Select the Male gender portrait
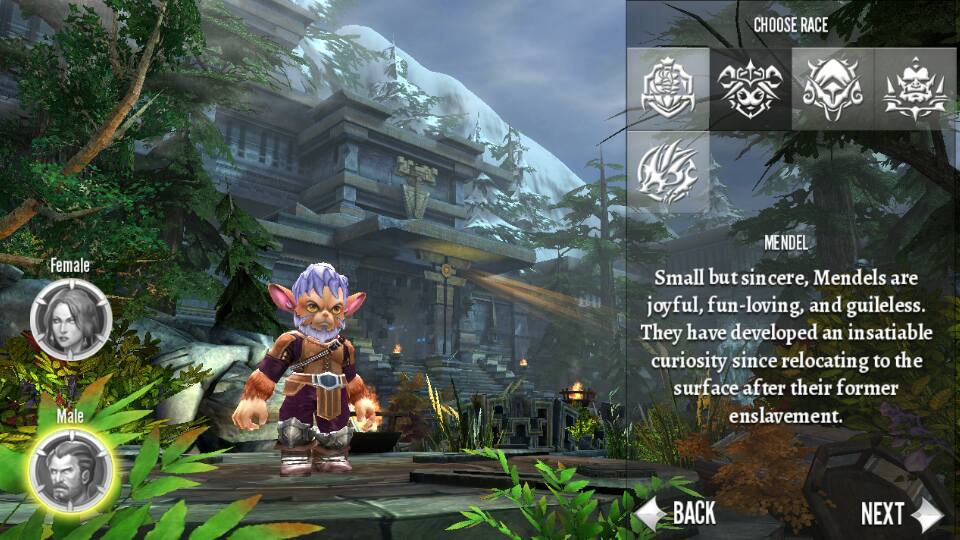Screen dimensions: 960x540 tap(71, 466)
